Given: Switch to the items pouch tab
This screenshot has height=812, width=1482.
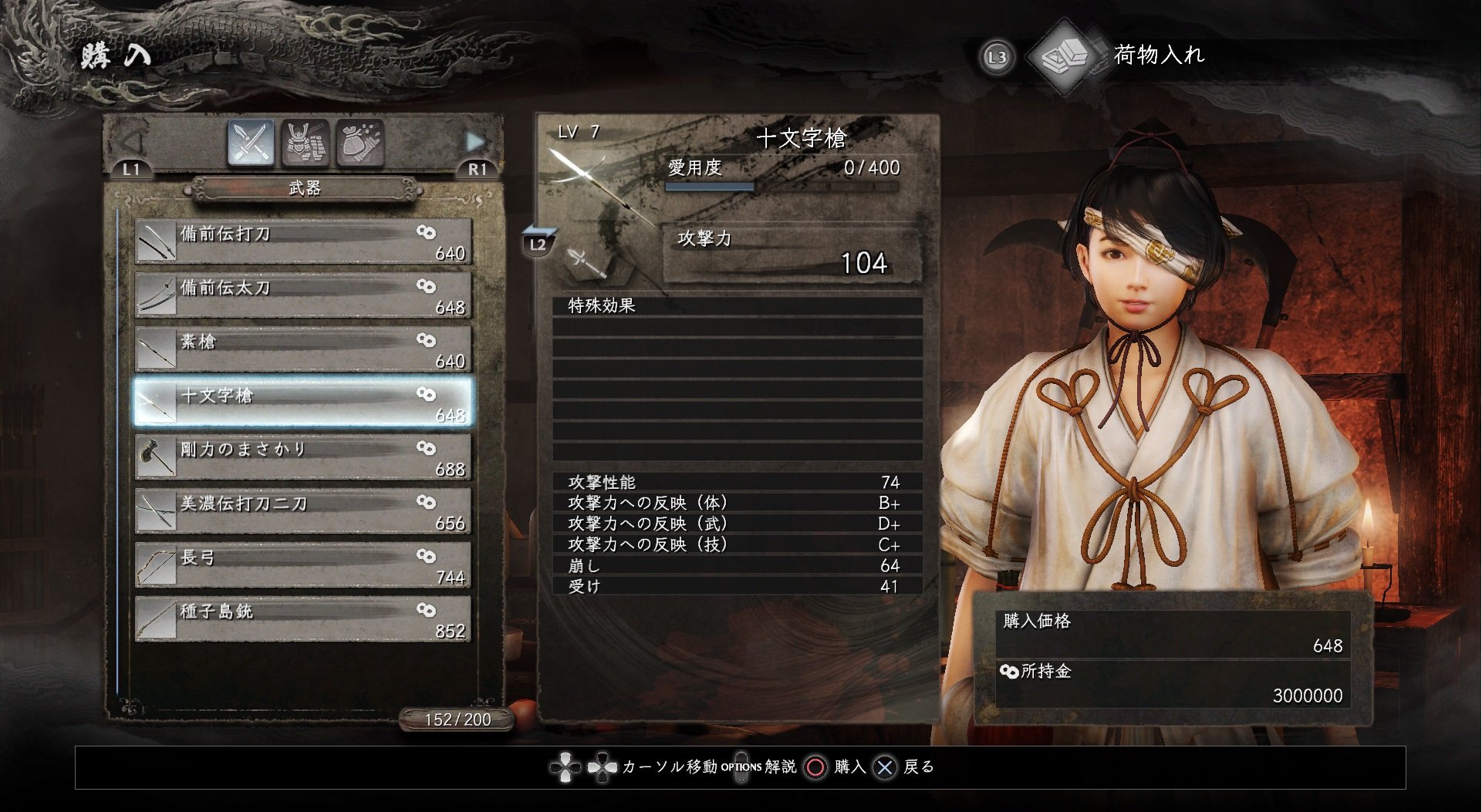Looking at the screenshot, I should 360,143.
